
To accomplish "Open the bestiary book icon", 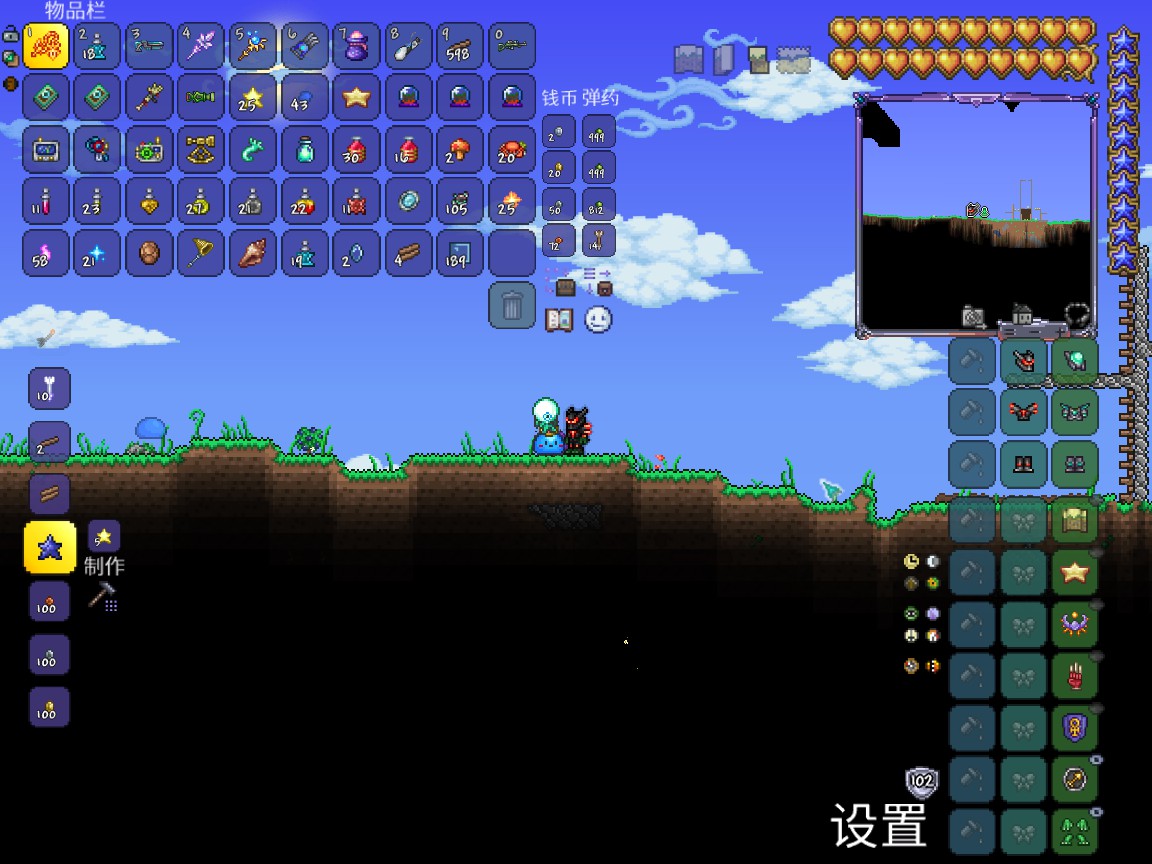I will [559, 320].
